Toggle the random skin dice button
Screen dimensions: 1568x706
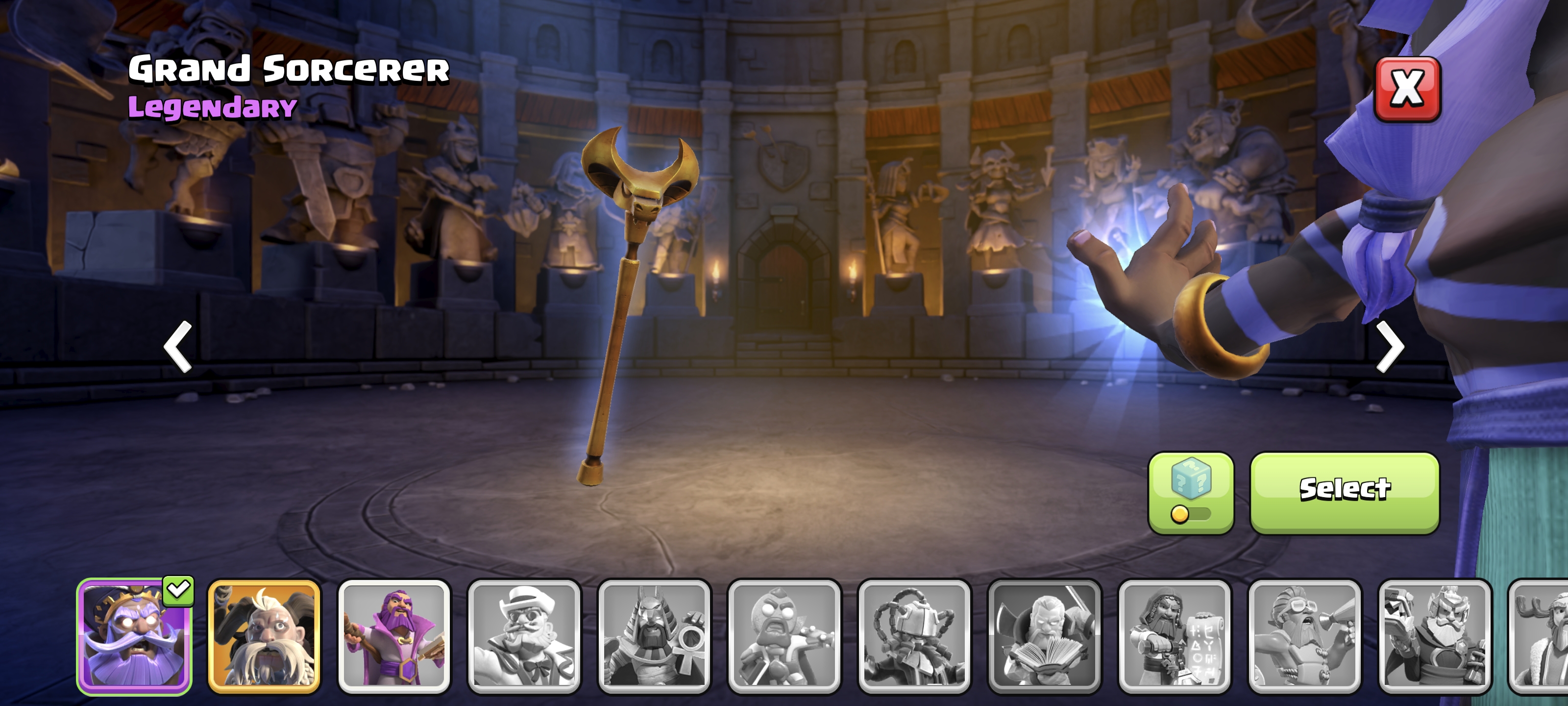1190,492
